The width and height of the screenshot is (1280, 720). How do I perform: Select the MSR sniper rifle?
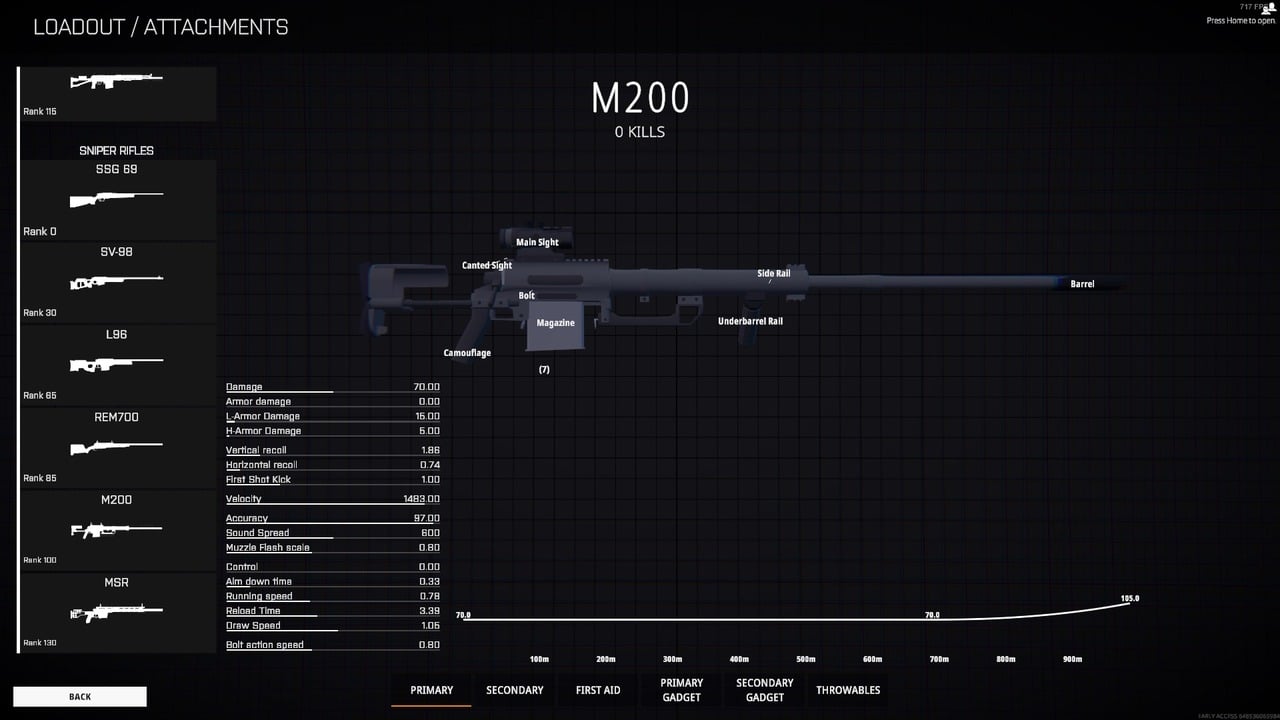tap(117, 612)
